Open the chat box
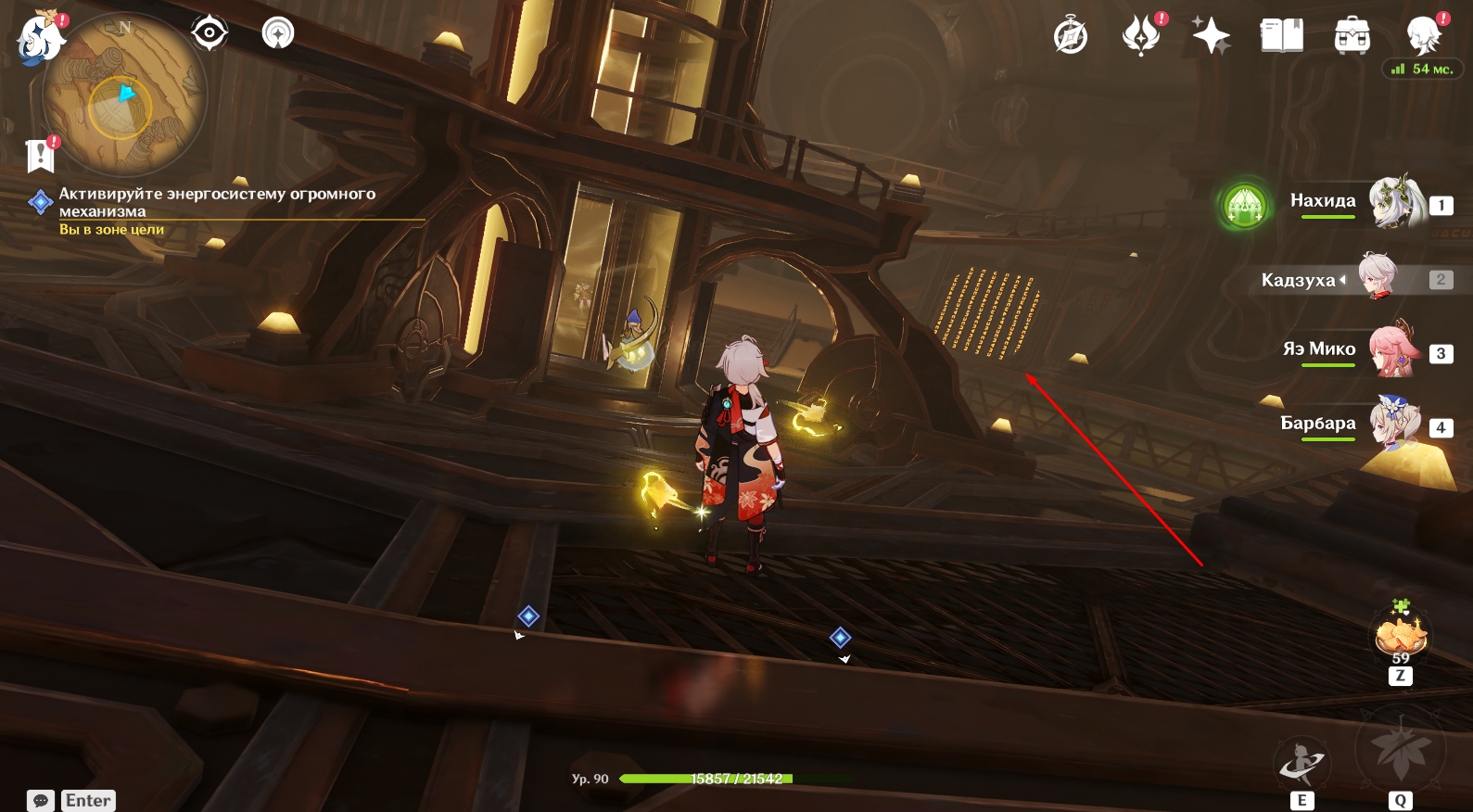 point(41,801)
